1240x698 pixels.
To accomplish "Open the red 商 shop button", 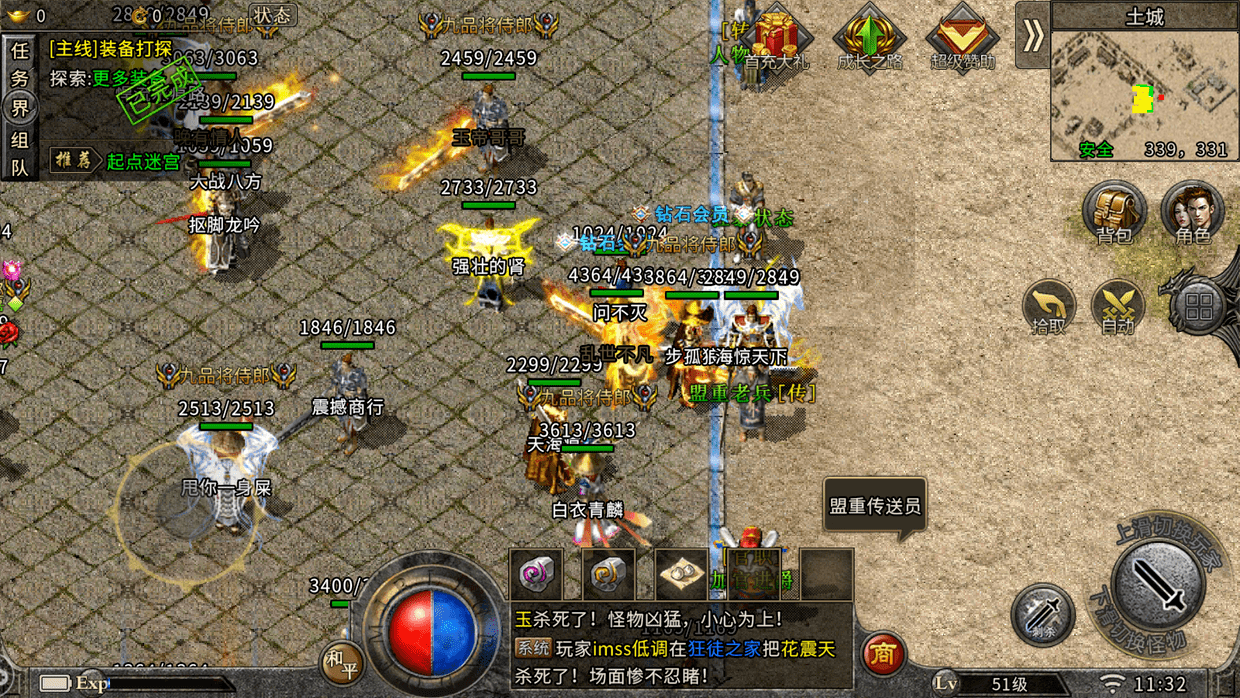I will [x=882, y=654].
